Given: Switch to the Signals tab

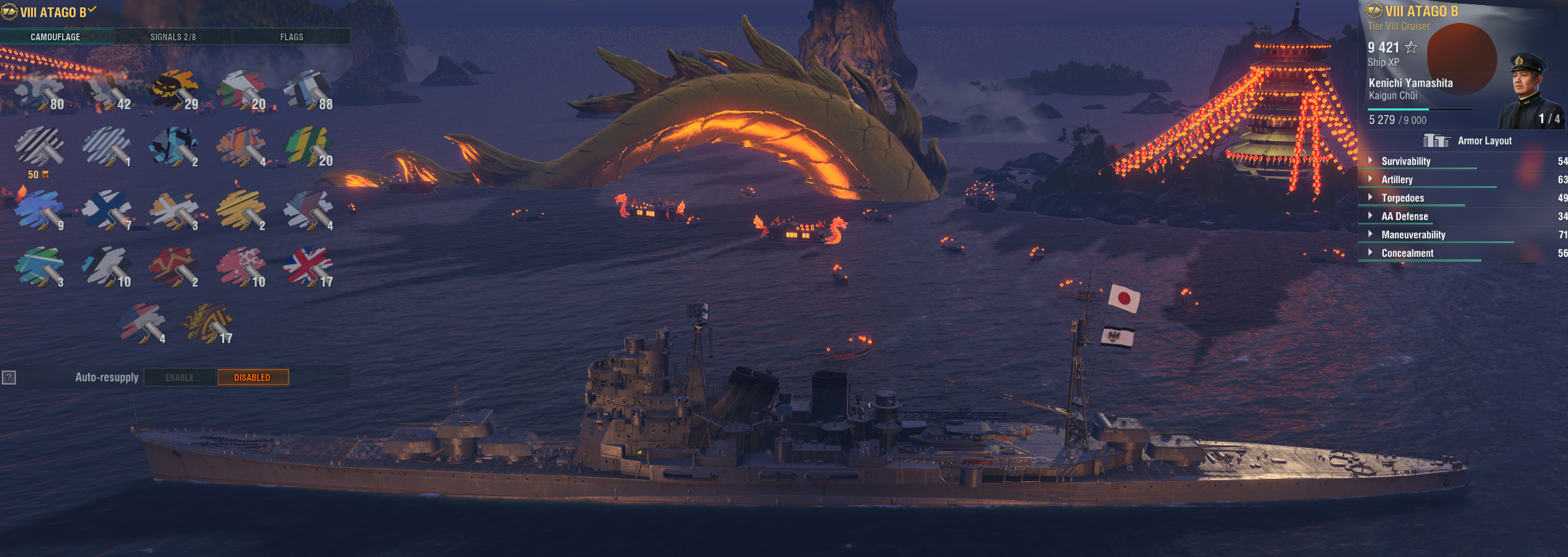Looking at the screenshot, I should click(x=173, y=37).
